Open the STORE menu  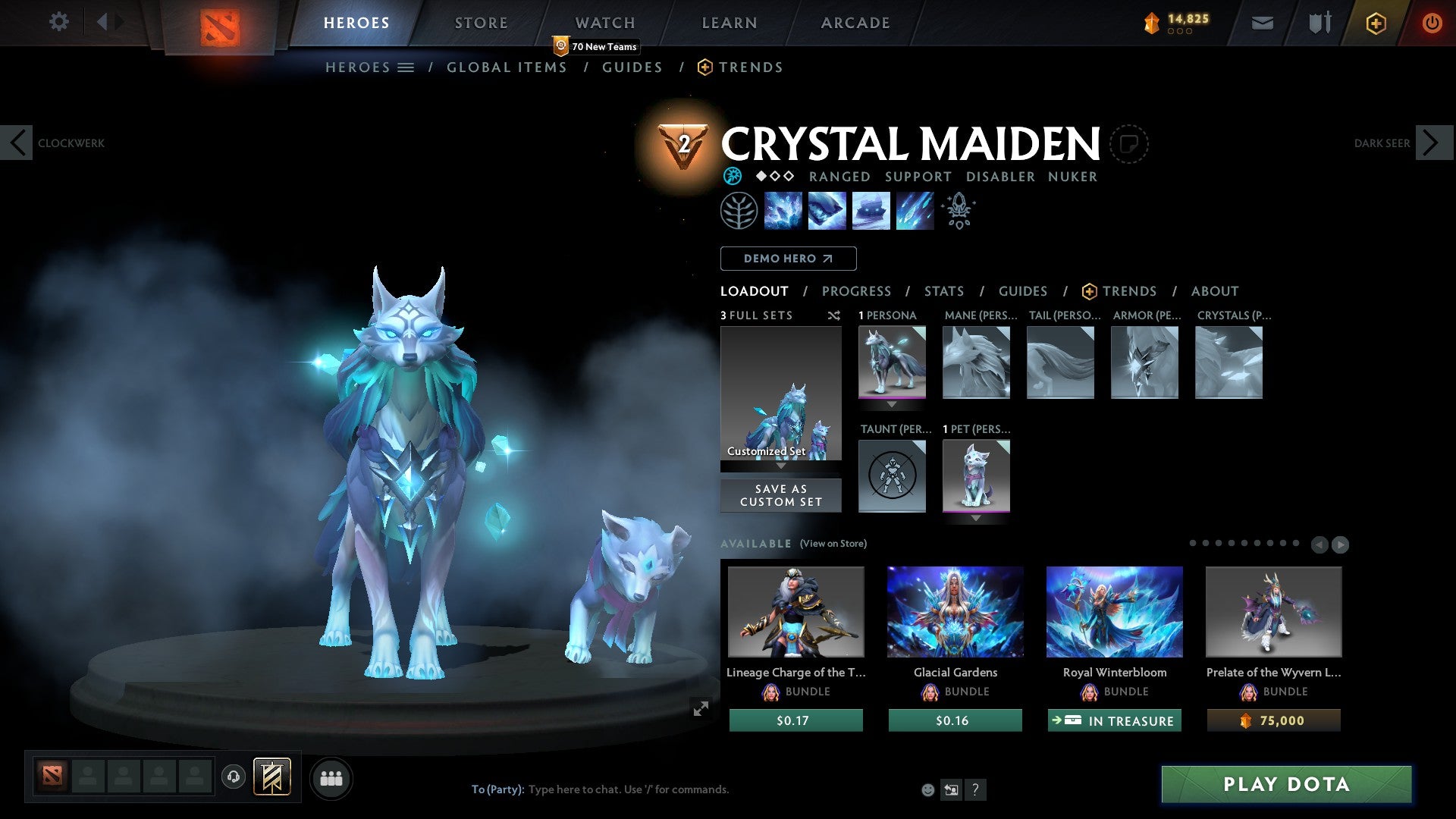(x=480, y=22)
